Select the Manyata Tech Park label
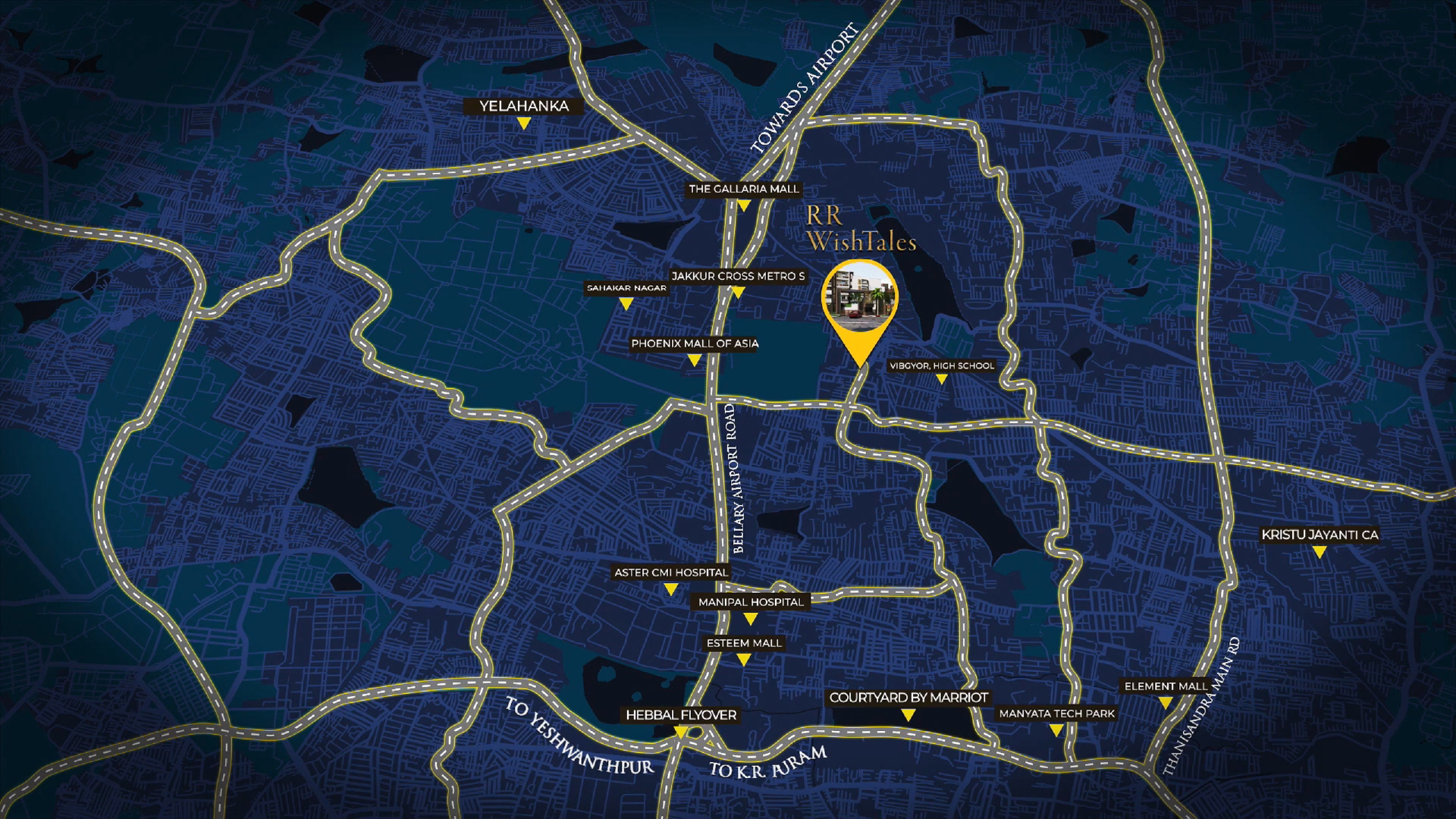 click(1056, 714)
